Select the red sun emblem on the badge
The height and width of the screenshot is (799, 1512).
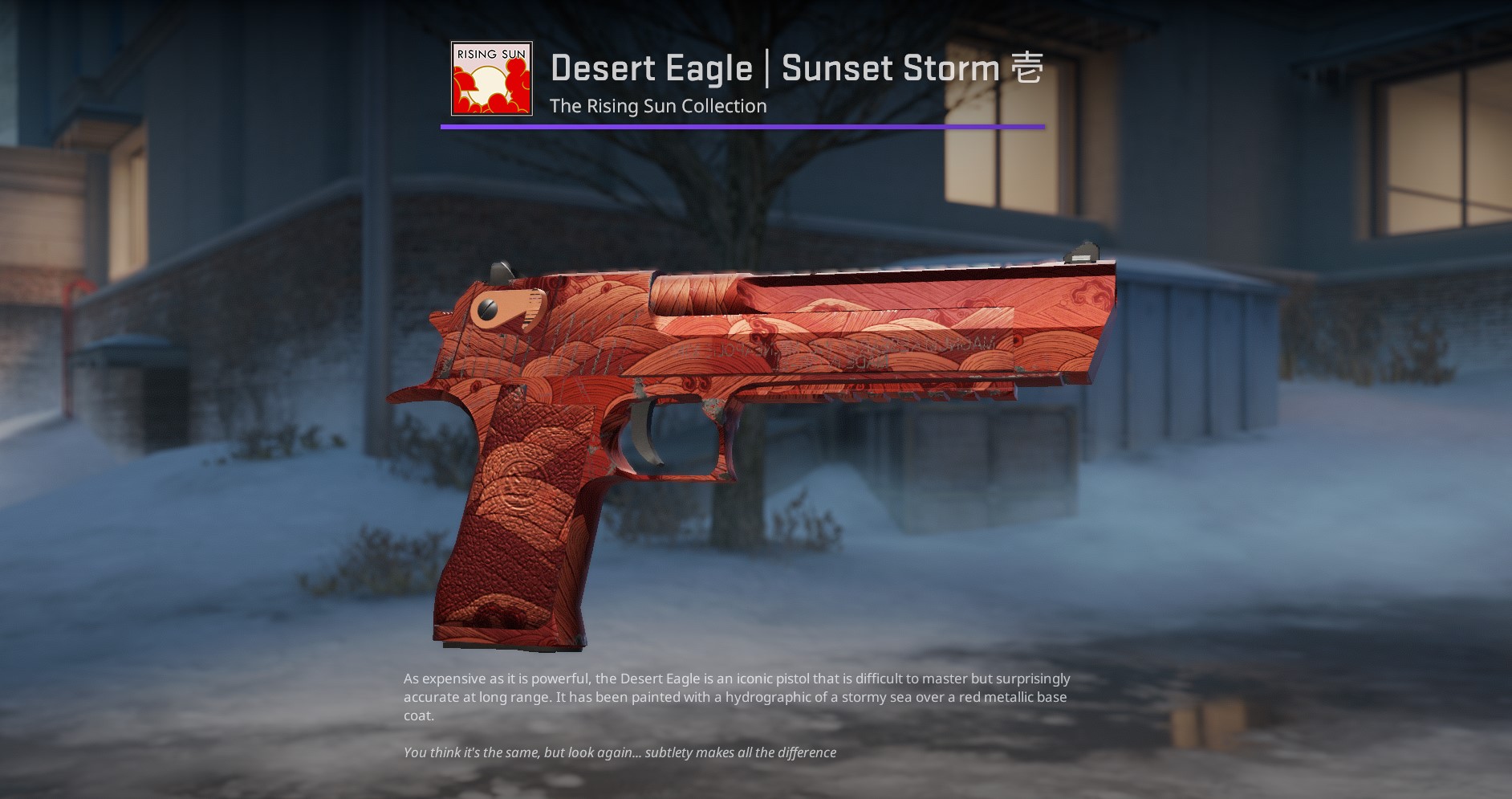click(x=487, y=84)
